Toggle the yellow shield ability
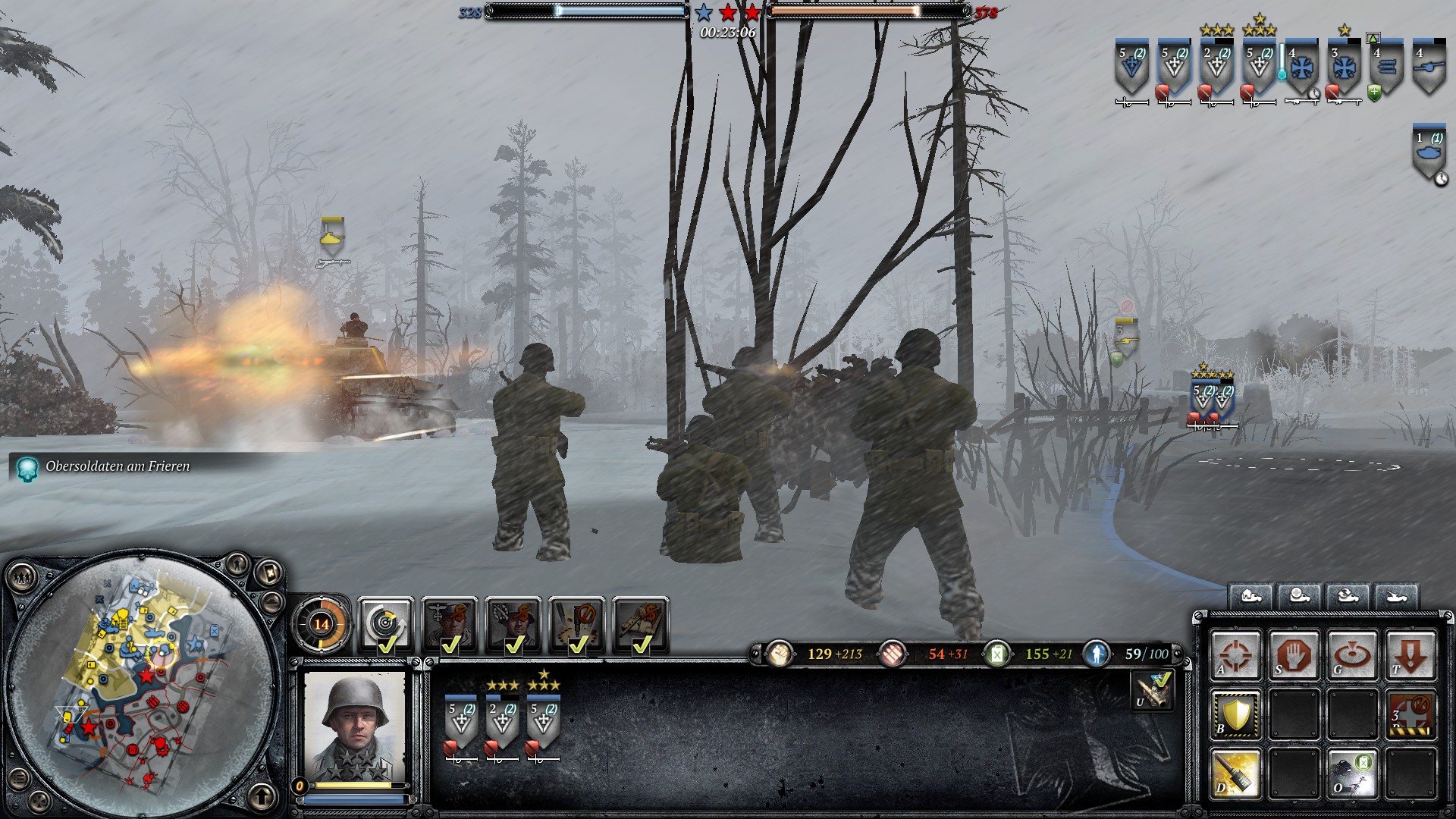This screenshot has width=1456, height=819. click(x=1235, y=714)
